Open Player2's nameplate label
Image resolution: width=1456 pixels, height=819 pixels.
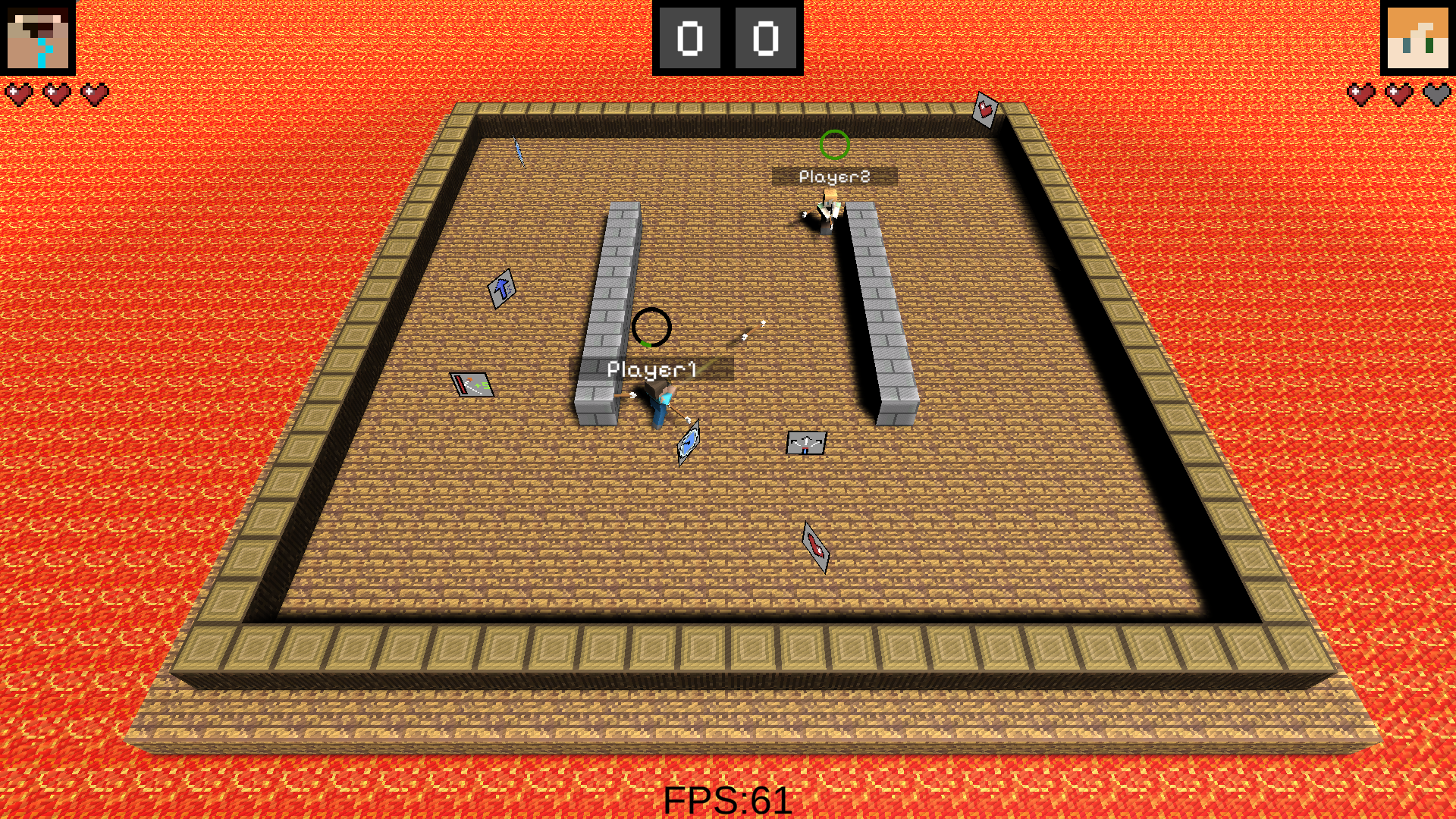click(833, 176)
